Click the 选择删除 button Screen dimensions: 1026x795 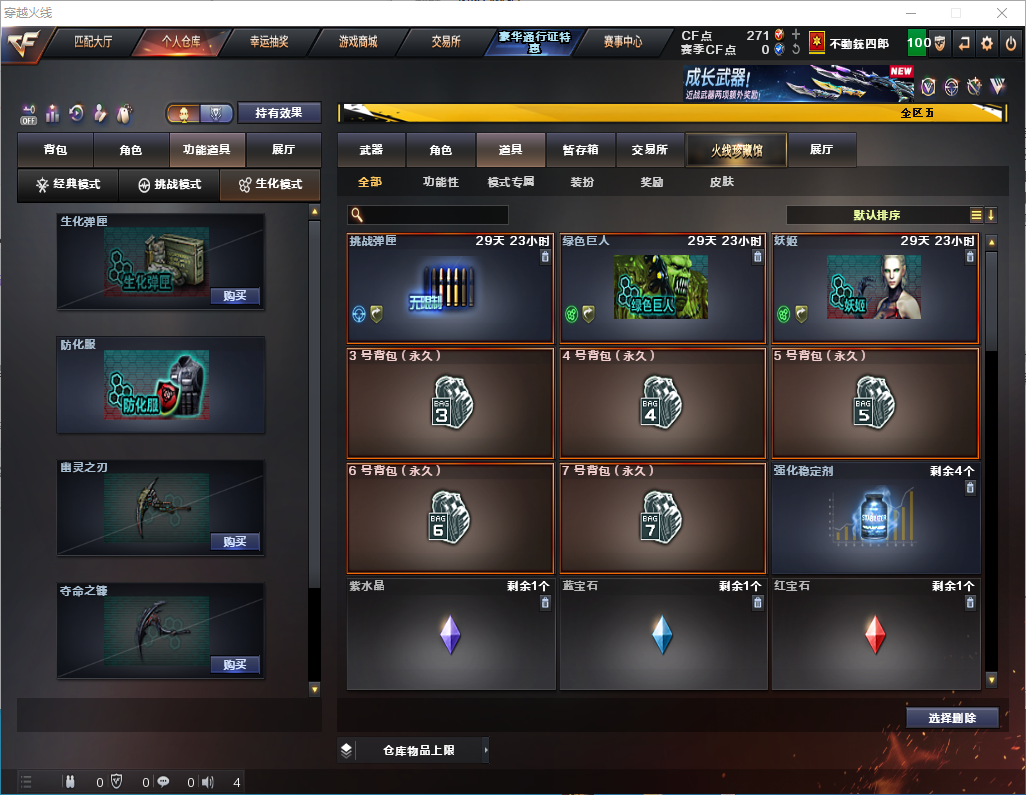pyautogui.click(x=952, y=718)
